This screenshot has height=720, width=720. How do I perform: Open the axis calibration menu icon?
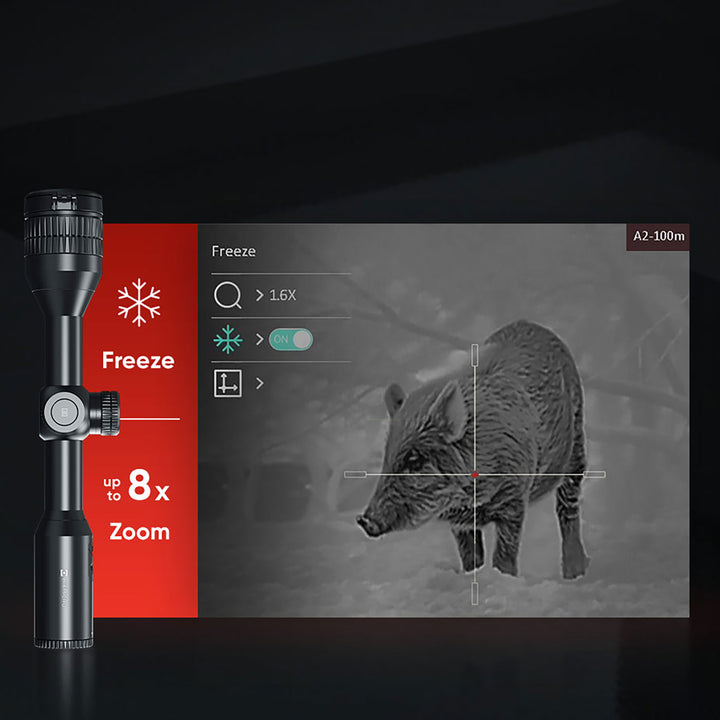pos(228,383)
